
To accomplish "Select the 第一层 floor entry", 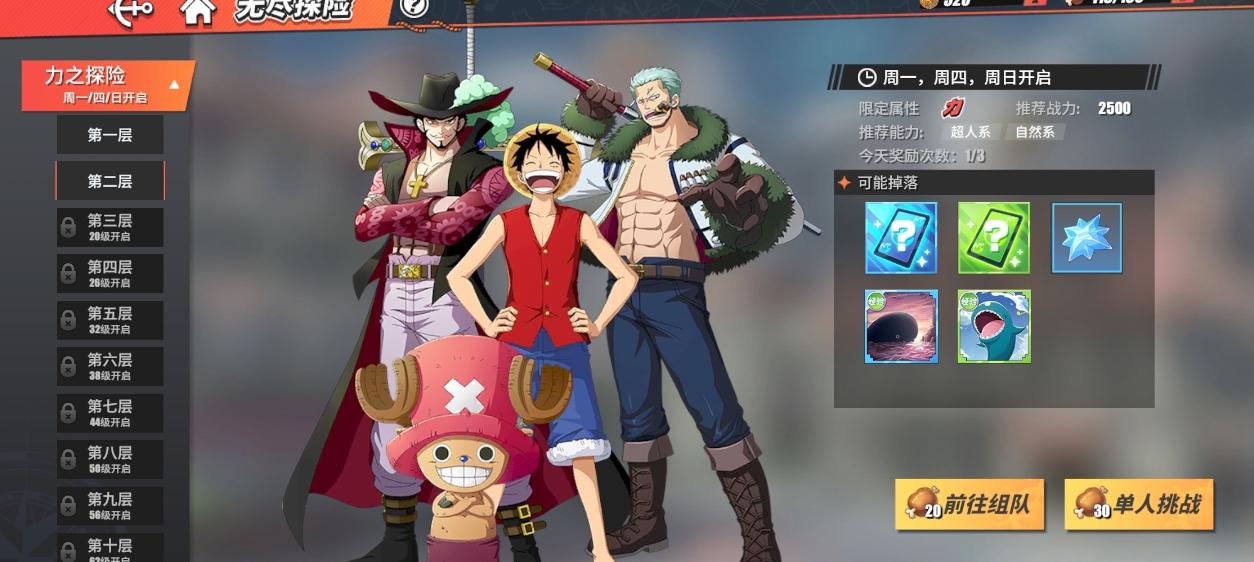I will [x=110, y=135].
